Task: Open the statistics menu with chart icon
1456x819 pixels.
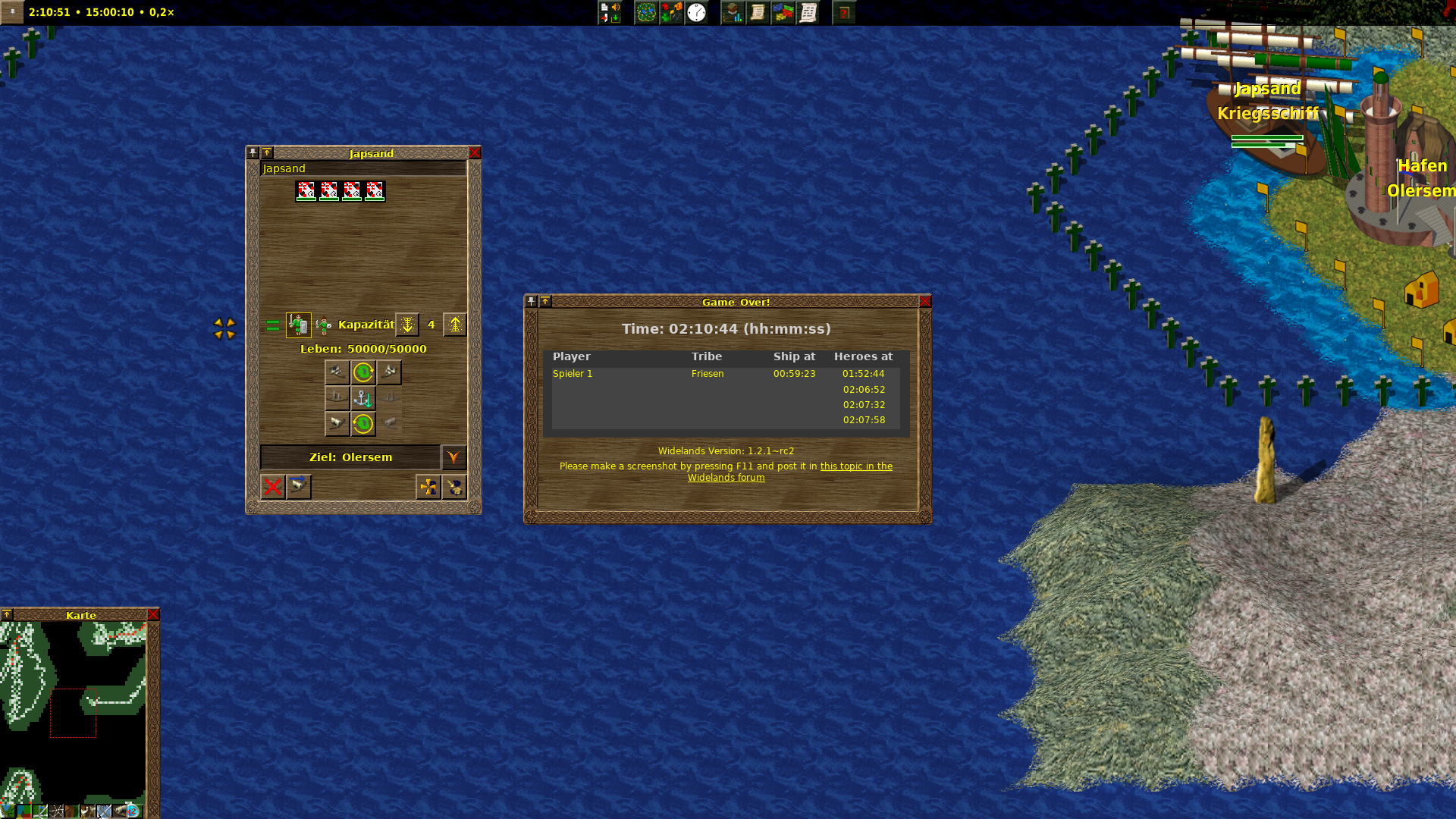Action: point(733,13)
